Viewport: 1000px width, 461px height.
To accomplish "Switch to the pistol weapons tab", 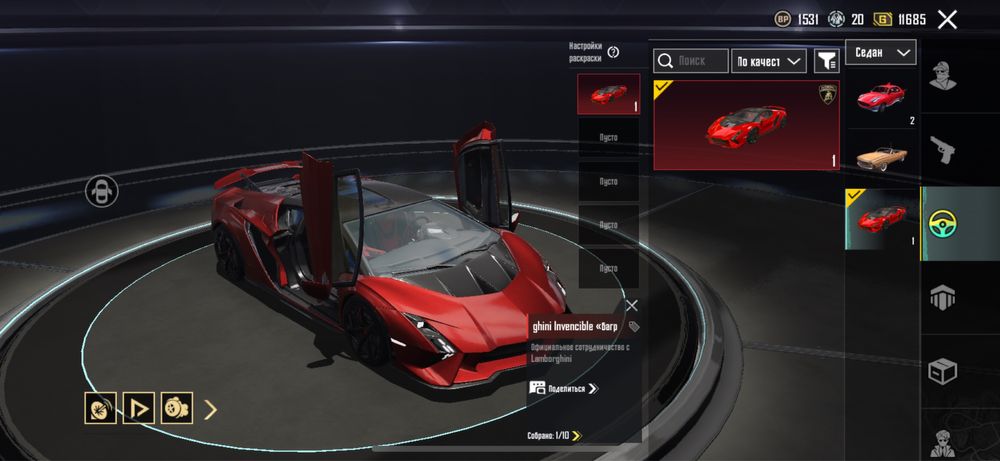I will [942, 150].
